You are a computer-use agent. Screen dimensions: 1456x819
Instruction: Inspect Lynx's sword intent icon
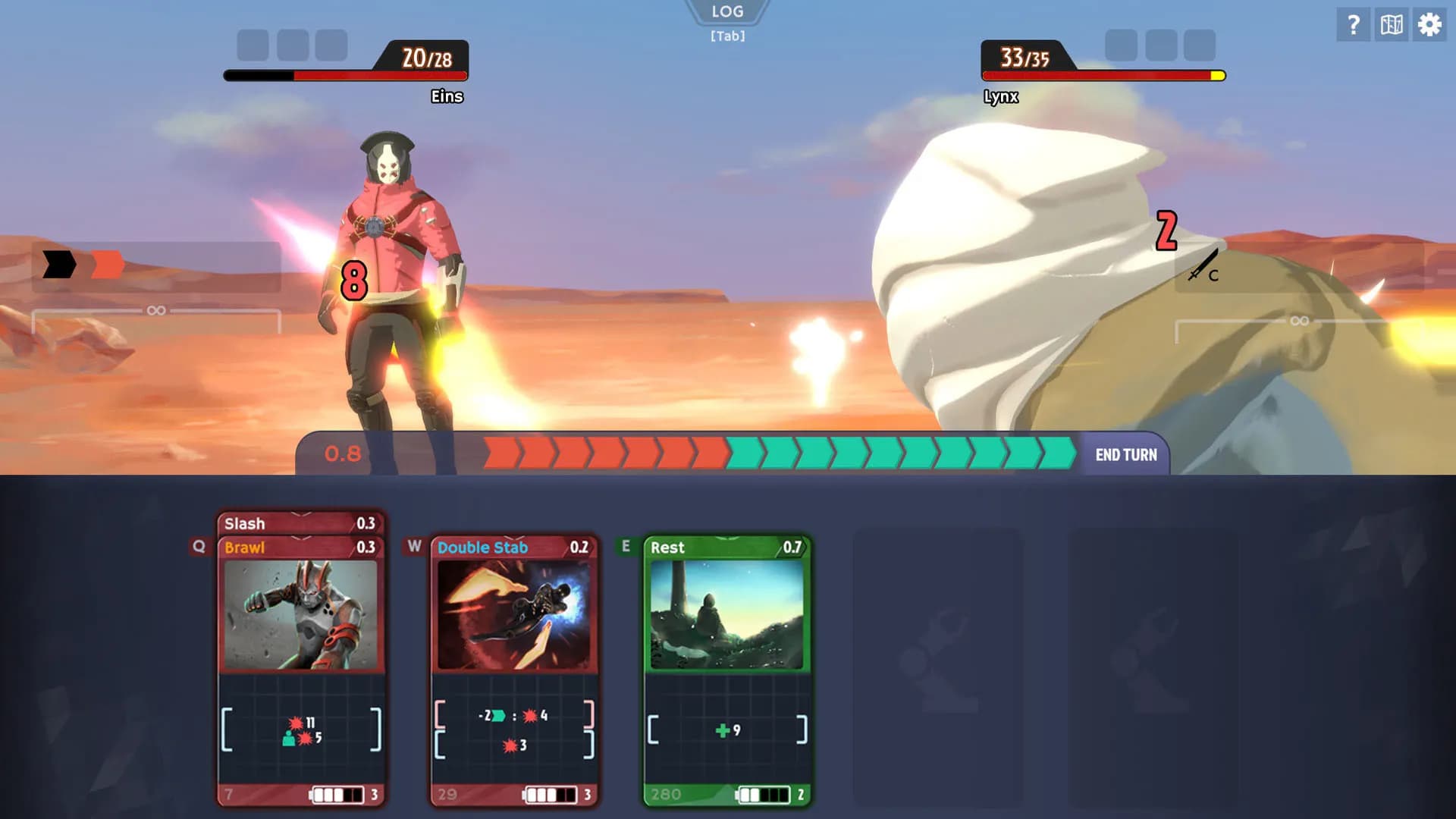pos(1203,267)
